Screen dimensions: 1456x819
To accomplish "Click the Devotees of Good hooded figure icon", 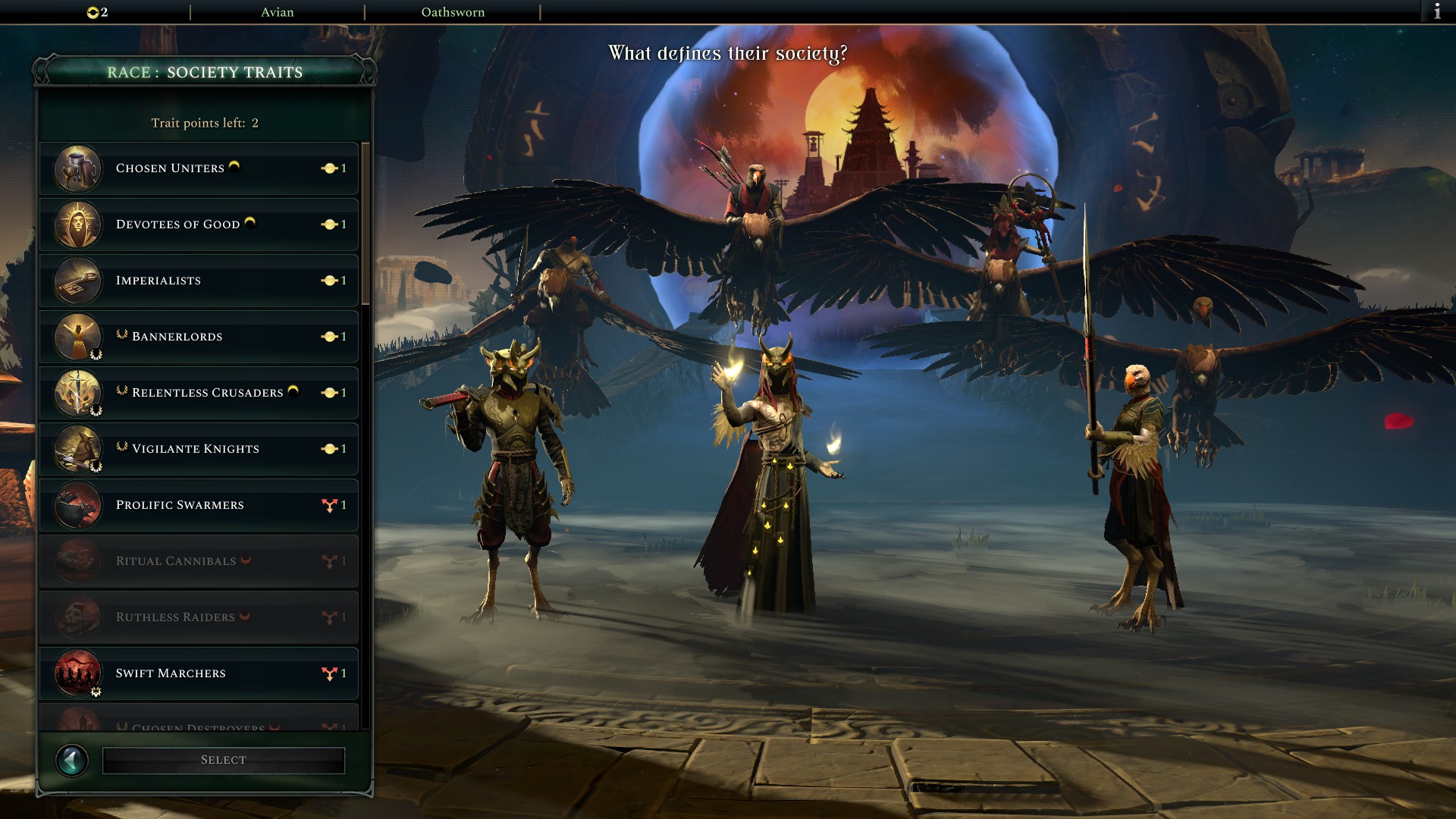I will coord(77,224).
